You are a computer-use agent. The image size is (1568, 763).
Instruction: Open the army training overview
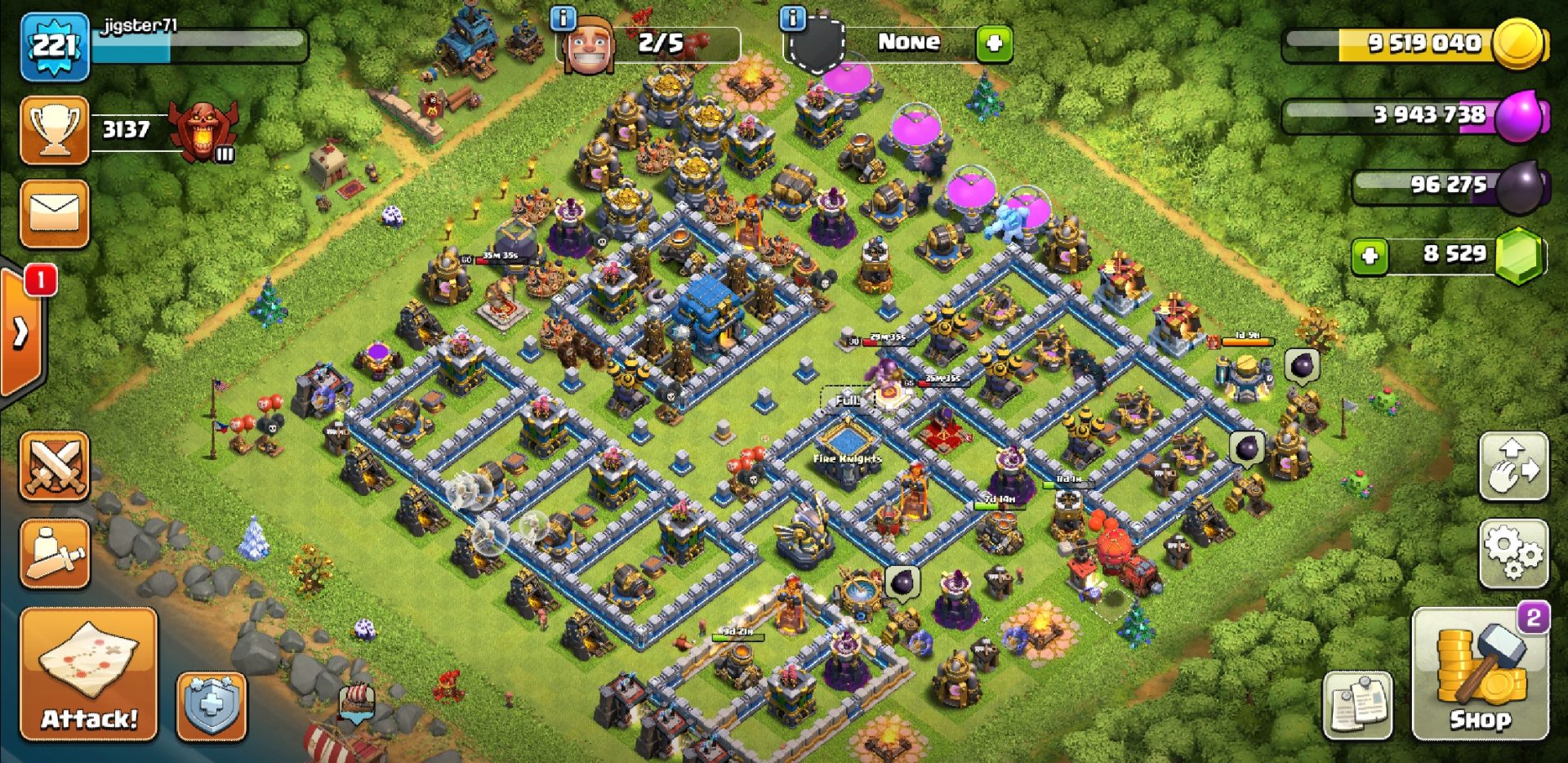tap(55, 553)
